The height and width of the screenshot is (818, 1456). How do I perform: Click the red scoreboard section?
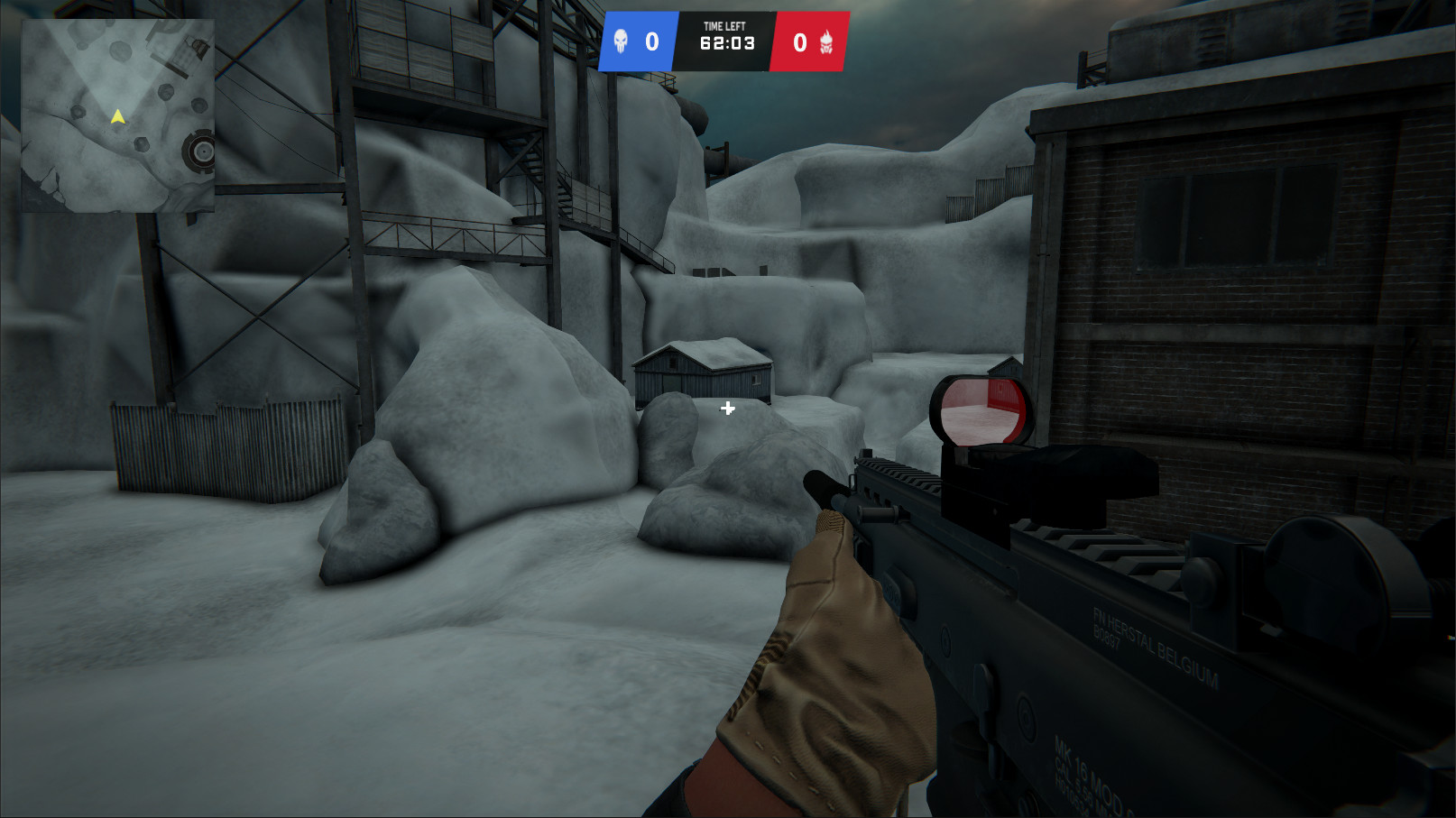pyautogui.click(x=809, y=41)
